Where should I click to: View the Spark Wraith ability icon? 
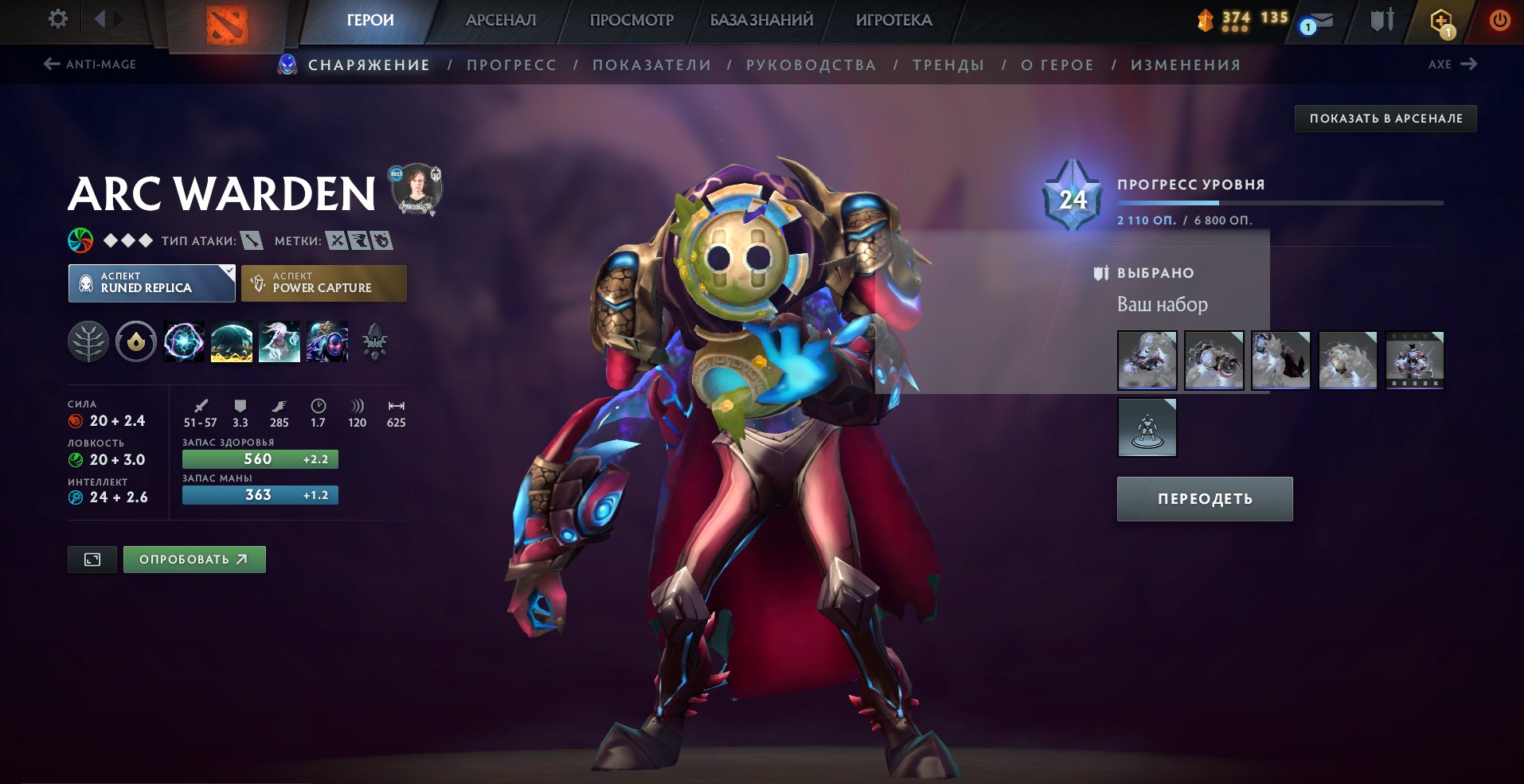(x=279, y=342)
